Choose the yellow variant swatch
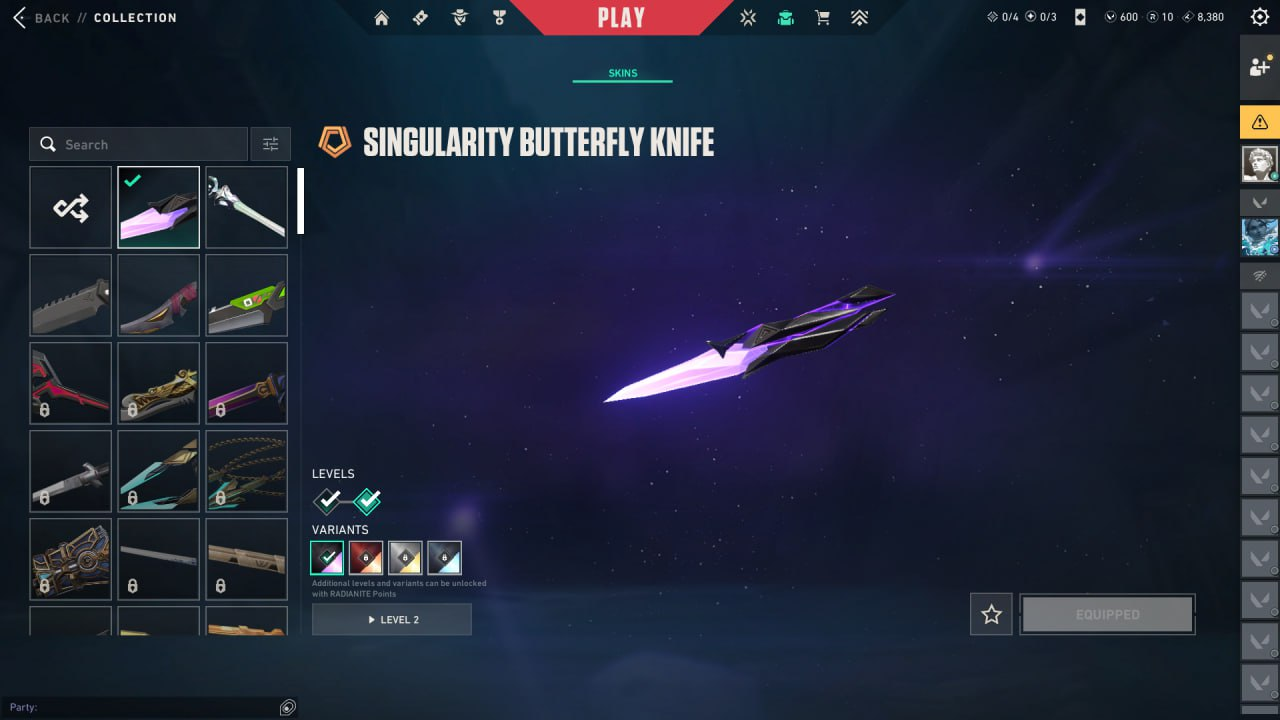Screen dimensions: 1280x720 pos(405,557)
